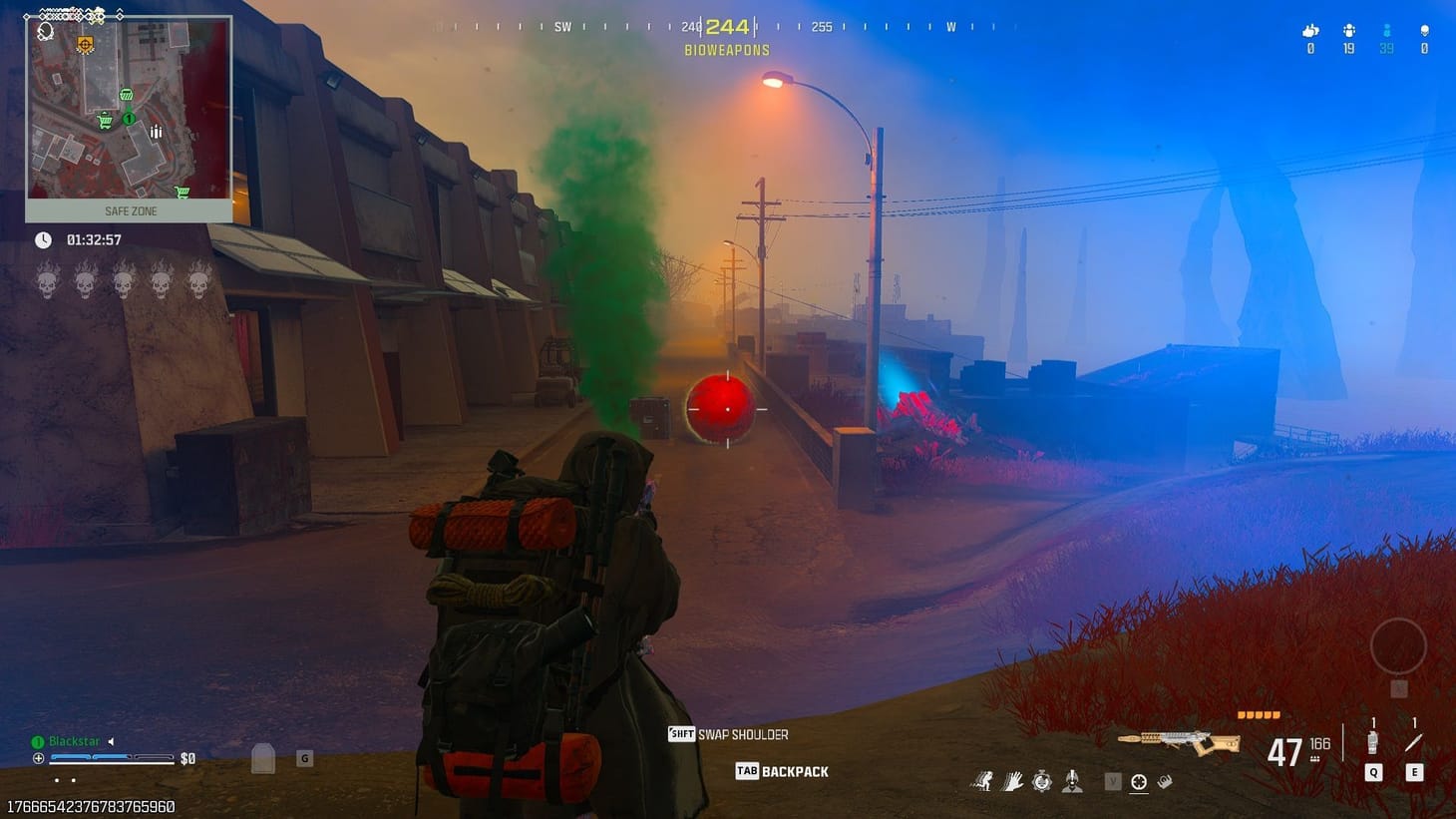The width and height of the screenshot is (1456, 819).
Task: Open the SWAP SHOULDER option
Action: coord(727,733)
